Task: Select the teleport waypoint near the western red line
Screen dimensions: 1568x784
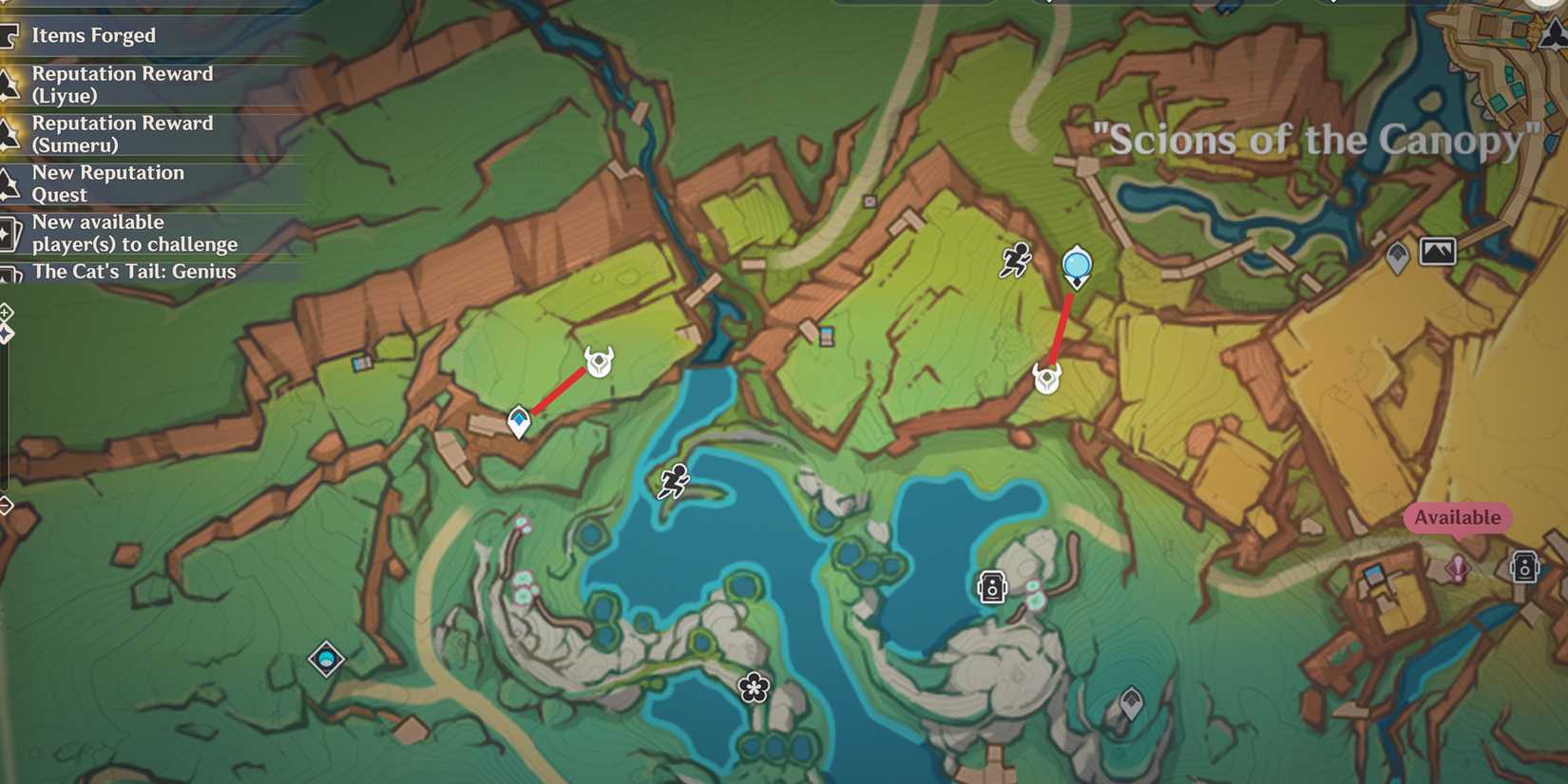Action: (x=518, y=421)
